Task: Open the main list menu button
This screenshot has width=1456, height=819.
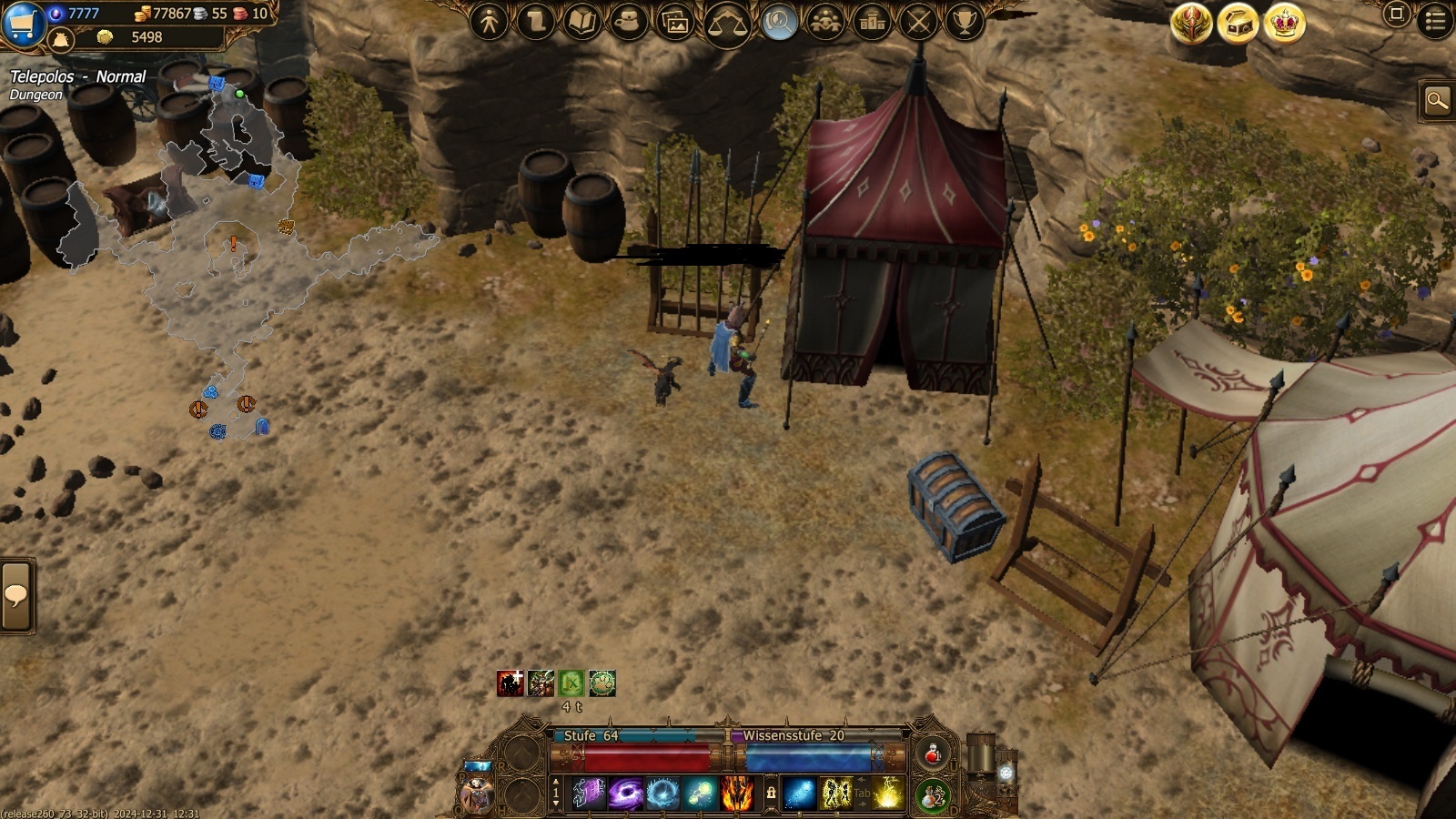Action: [x=1436, y=22]
